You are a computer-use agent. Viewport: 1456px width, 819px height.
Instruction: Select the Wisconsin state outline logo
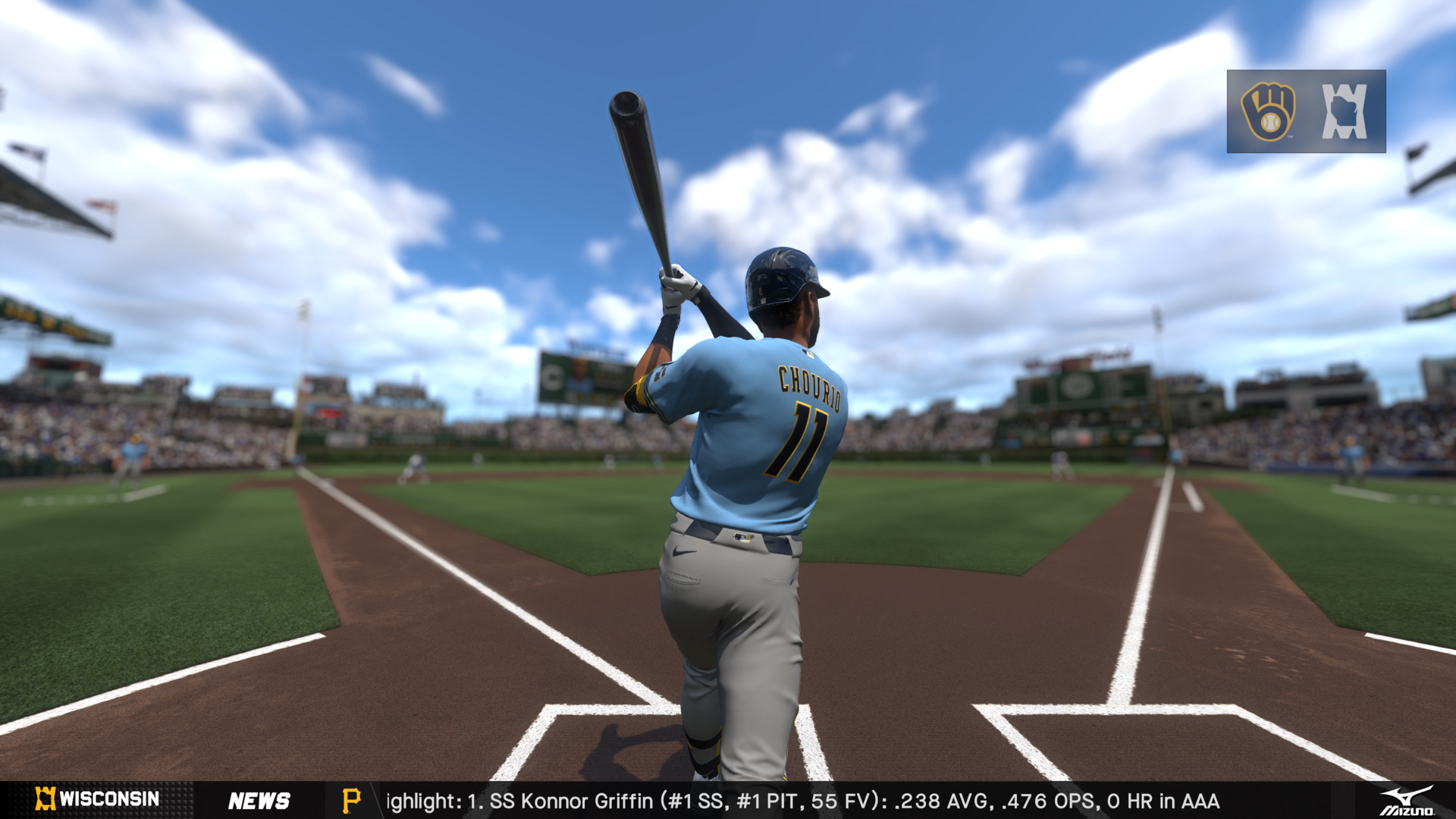point(1345,111)
